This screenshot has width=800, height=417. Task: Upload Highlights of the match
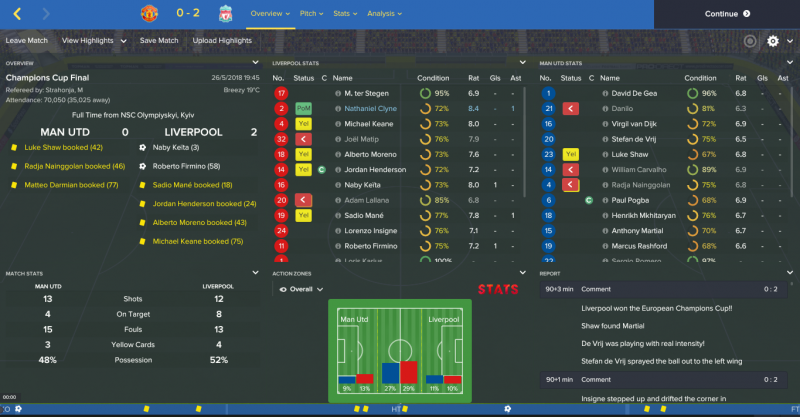pos(221,41)
